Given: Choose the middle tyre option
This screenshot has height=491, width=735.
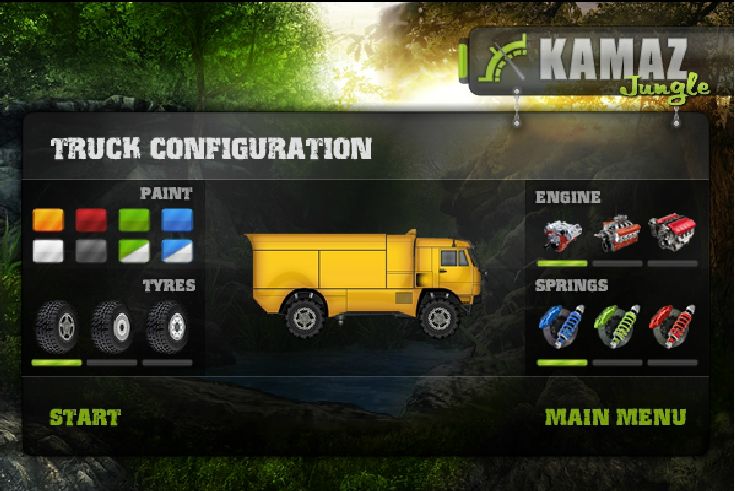Looking at the screenshot, I should point(111,327).
